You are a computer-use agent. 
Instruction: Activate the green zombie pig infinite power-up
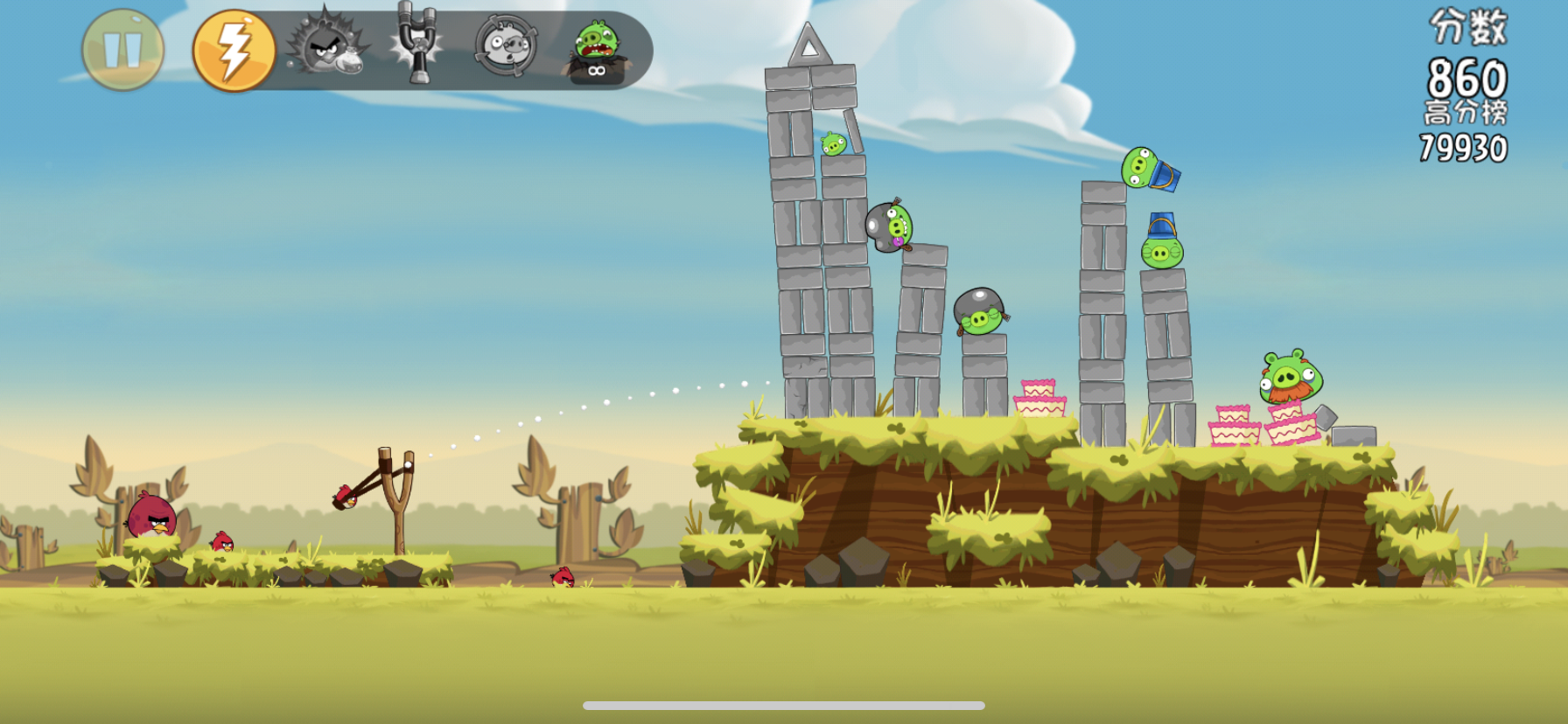597,51
